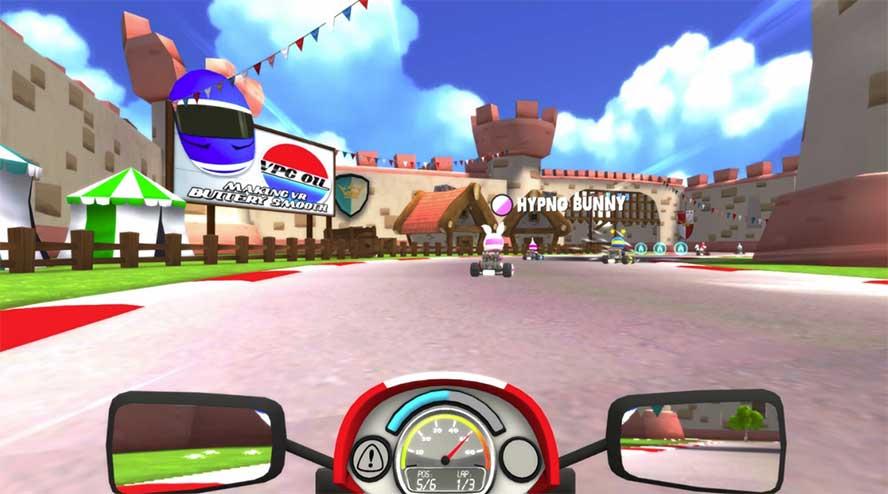888x494 pixels.
Task: Select the empty round dashboard item slot
Action: click(x=520, y=459)
